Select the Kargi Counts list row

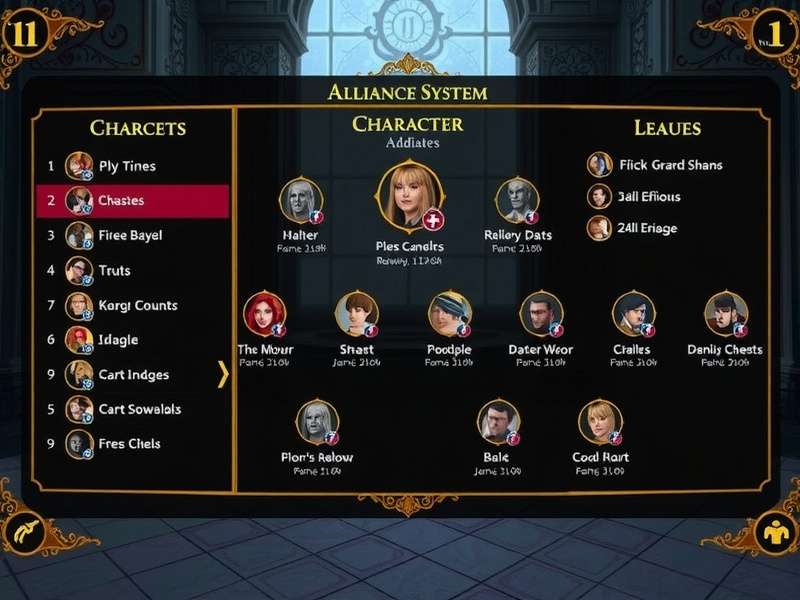pos(137,305)
